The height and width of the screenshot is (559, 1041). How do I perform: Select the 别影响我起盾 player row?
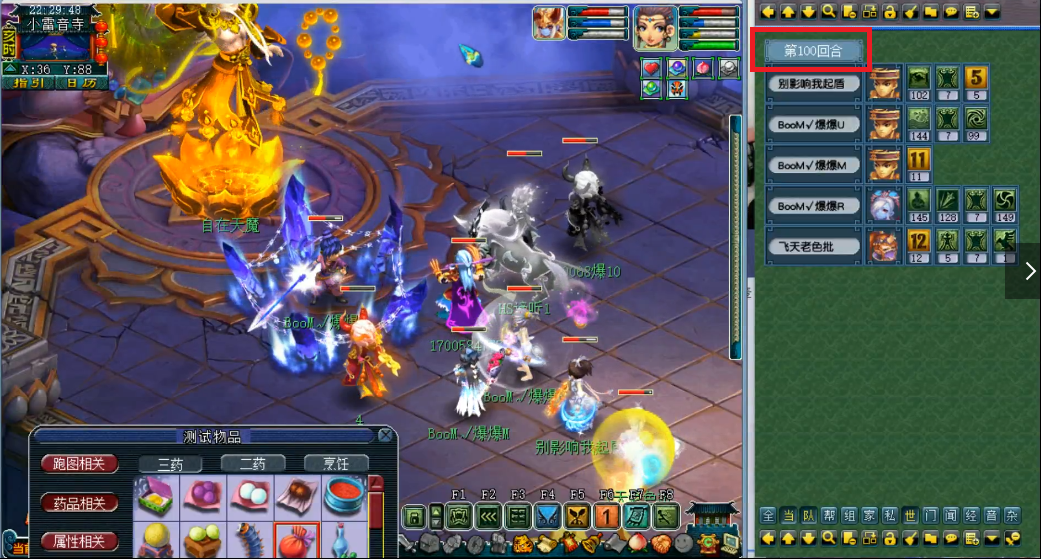click(x=813, y=83)
